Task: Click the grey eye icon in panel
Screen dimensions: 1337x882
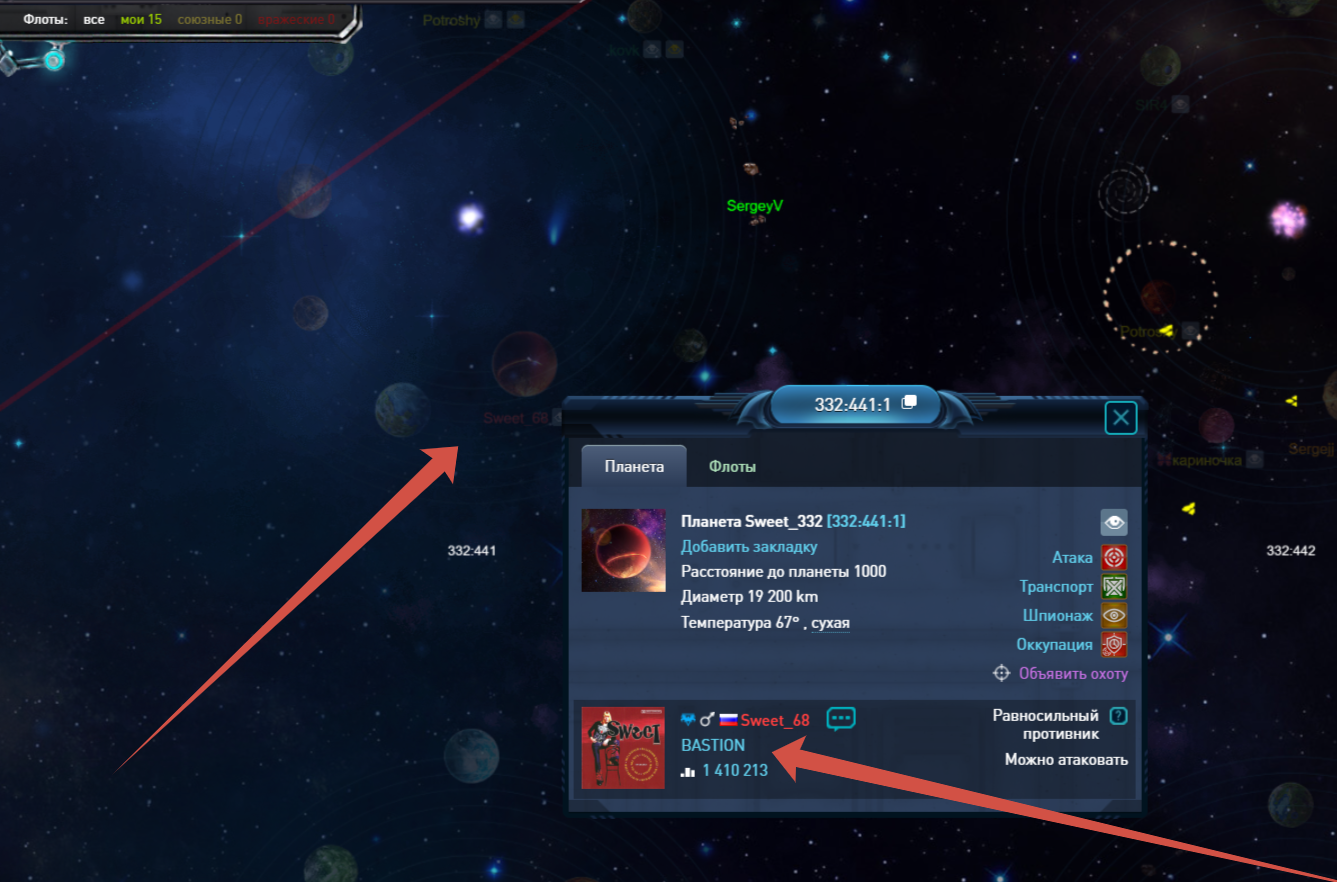Action: click(x=1114, y=522)
